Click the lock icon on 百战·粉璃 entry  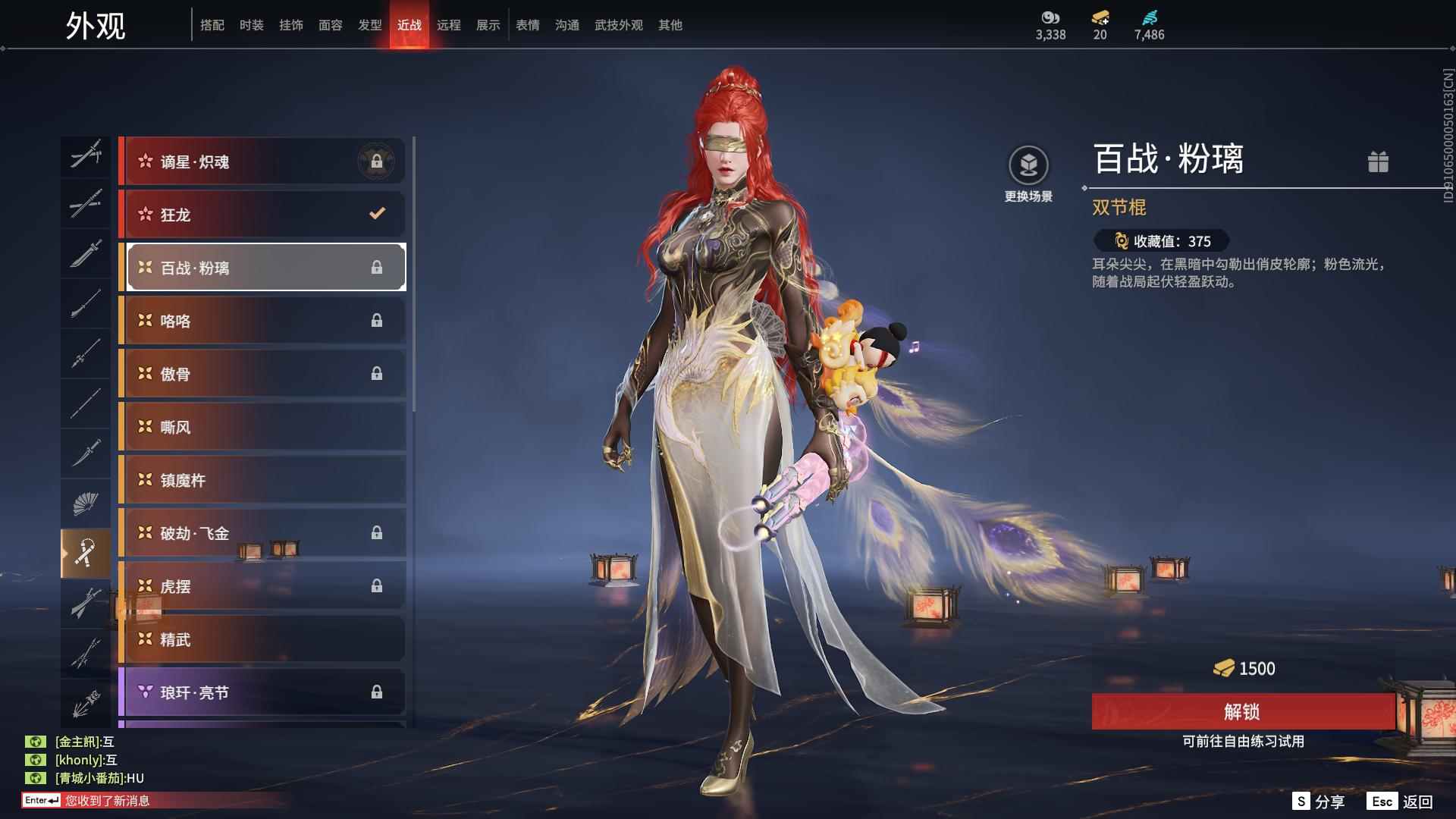[x=378, y=267]
